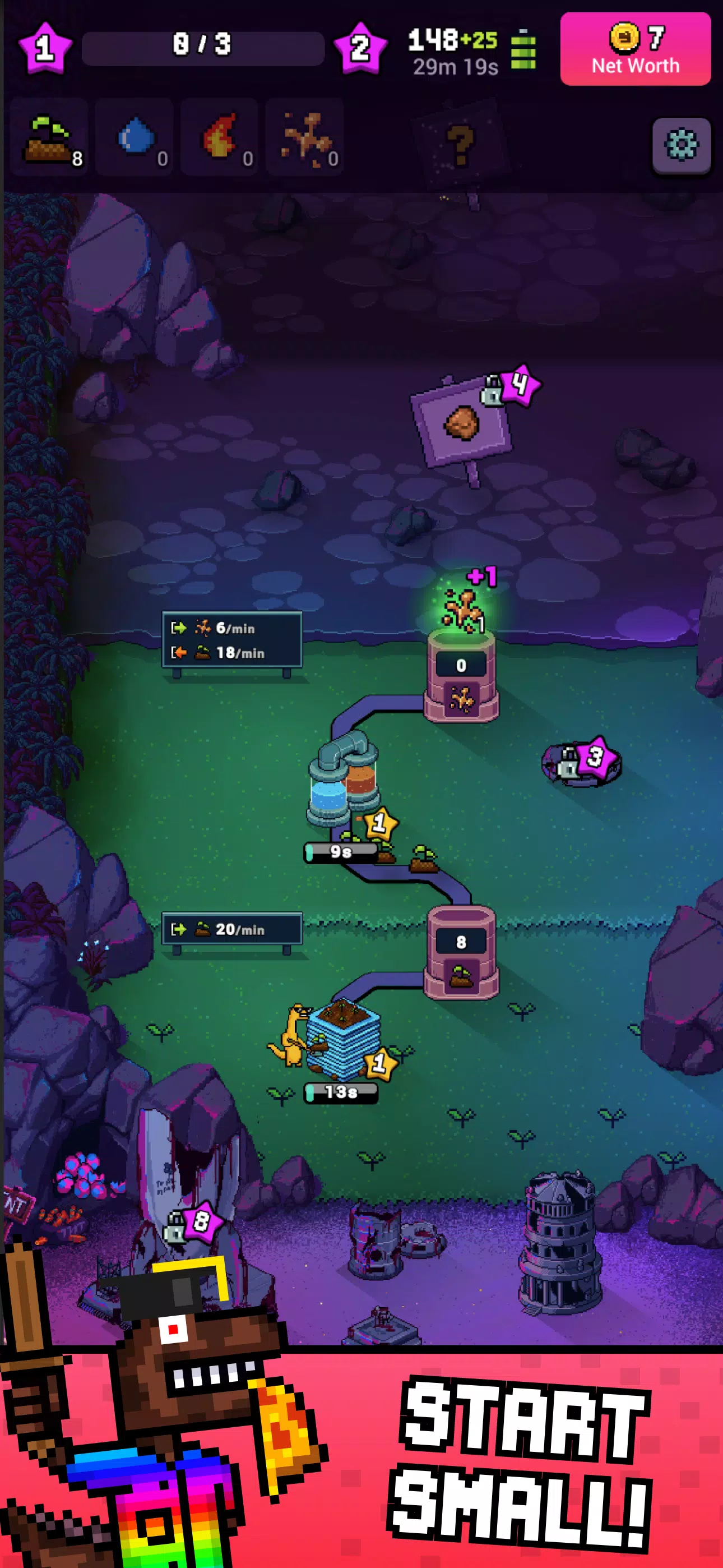Tap the level 2 star badge
This screenshot has width=723, height=1568.
[x=360, y=48]
